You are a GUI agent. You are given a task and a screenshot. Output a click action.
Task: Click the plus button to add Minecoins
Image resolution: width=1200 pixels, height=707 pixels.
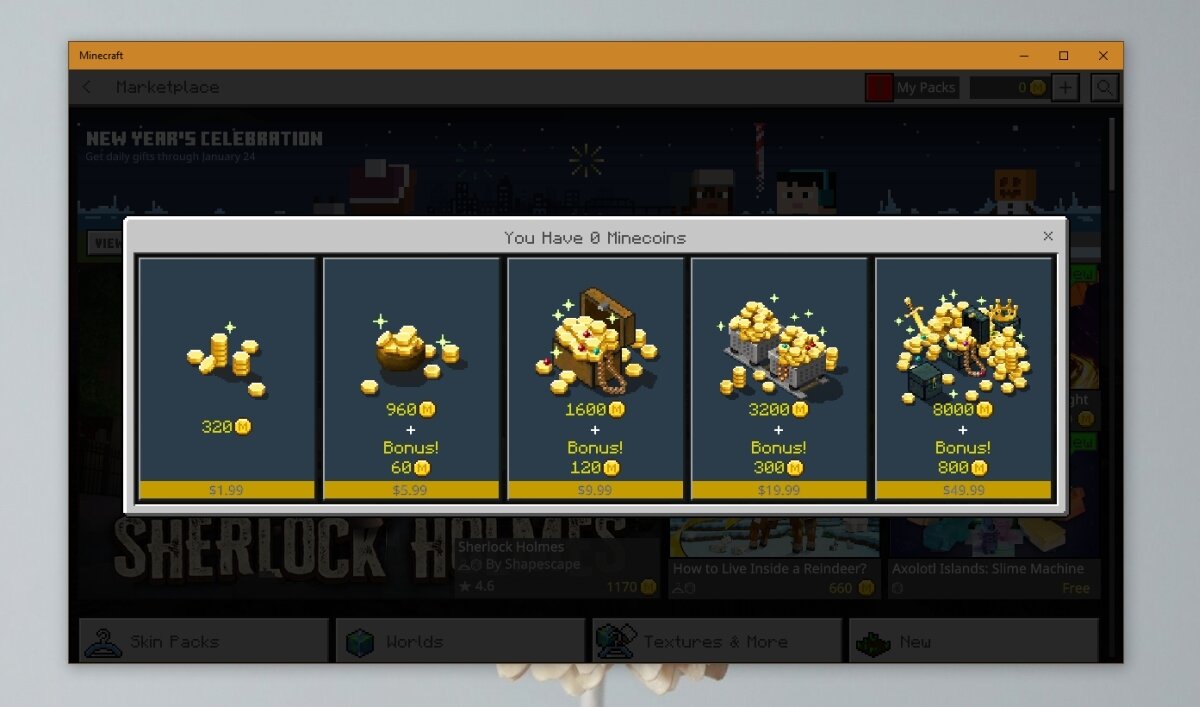point(1065,88)
